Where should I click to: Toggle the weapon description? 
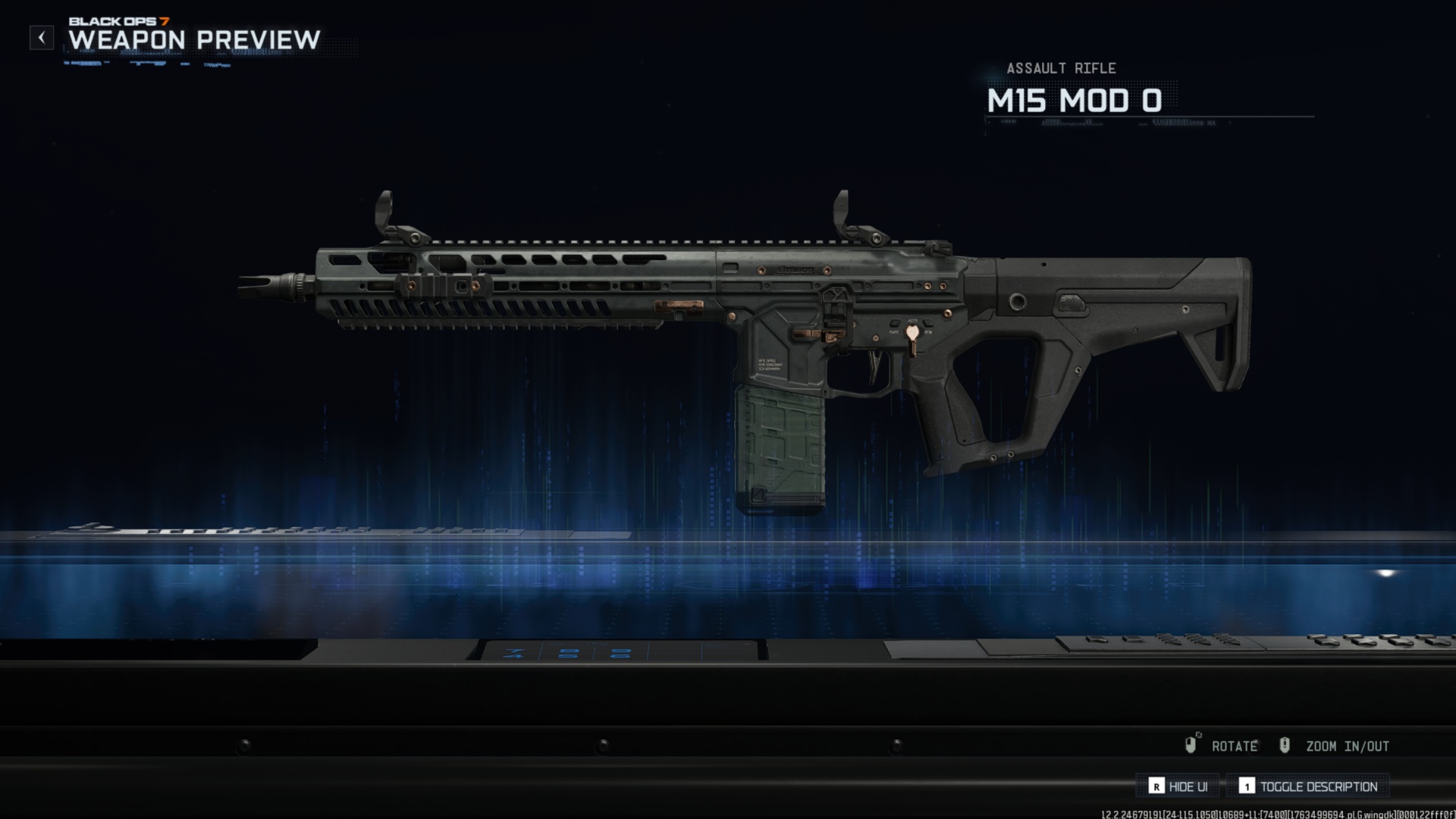[x=1309, y=786]
